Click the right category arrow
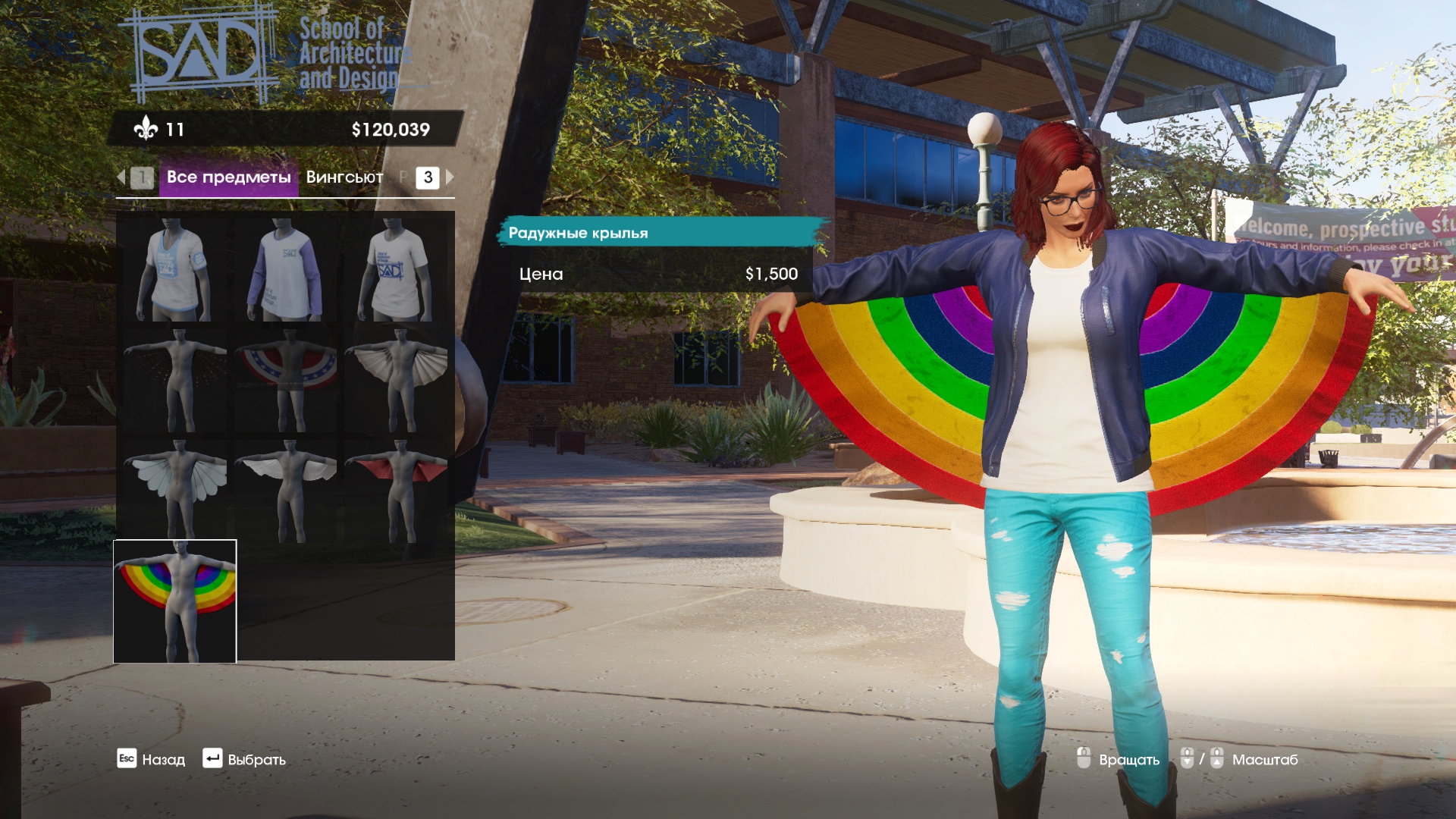 (x=450, y=177)
